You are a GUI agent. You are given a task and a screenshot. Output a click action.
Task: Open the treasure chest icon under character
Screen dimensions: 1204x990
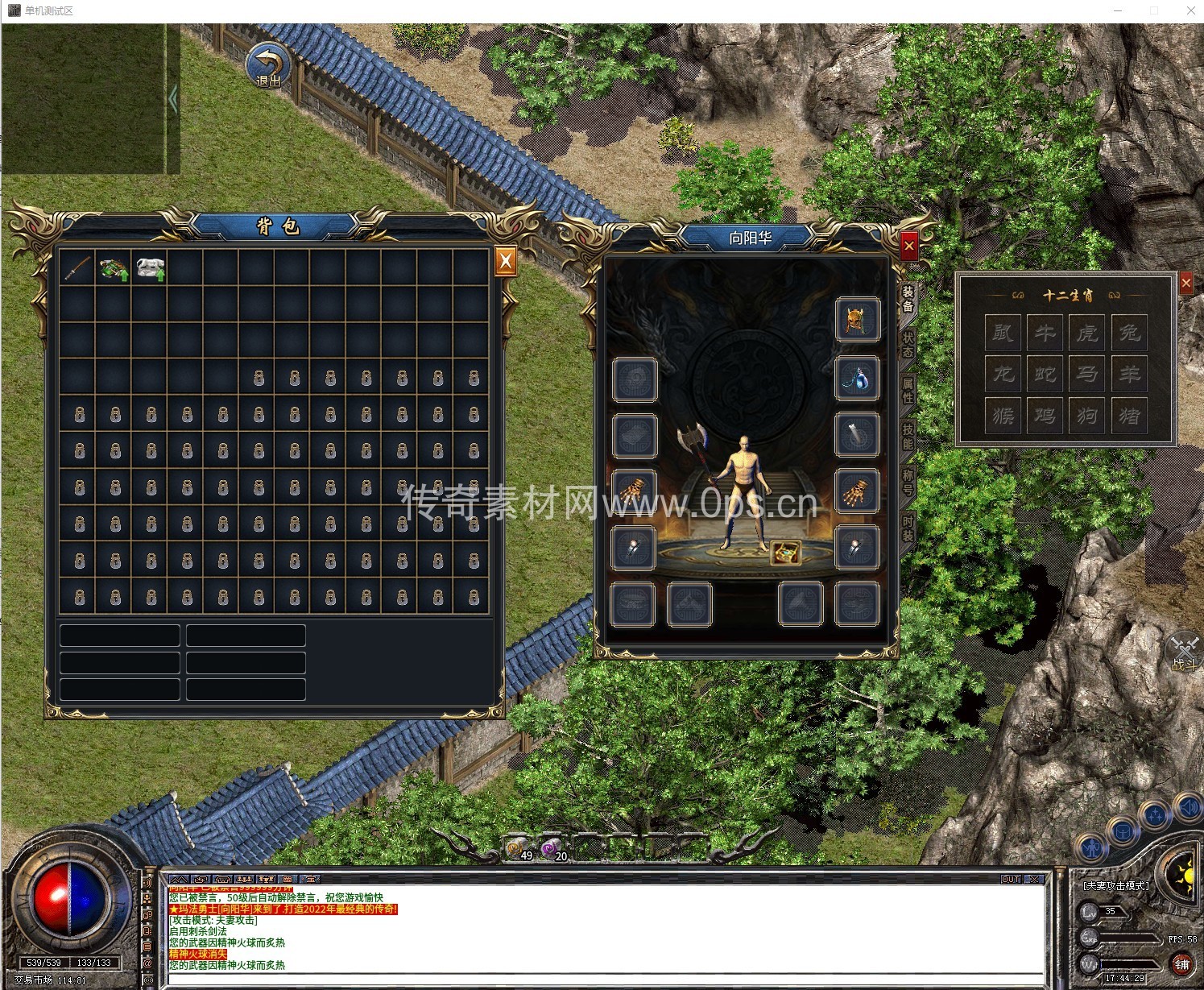784,553
